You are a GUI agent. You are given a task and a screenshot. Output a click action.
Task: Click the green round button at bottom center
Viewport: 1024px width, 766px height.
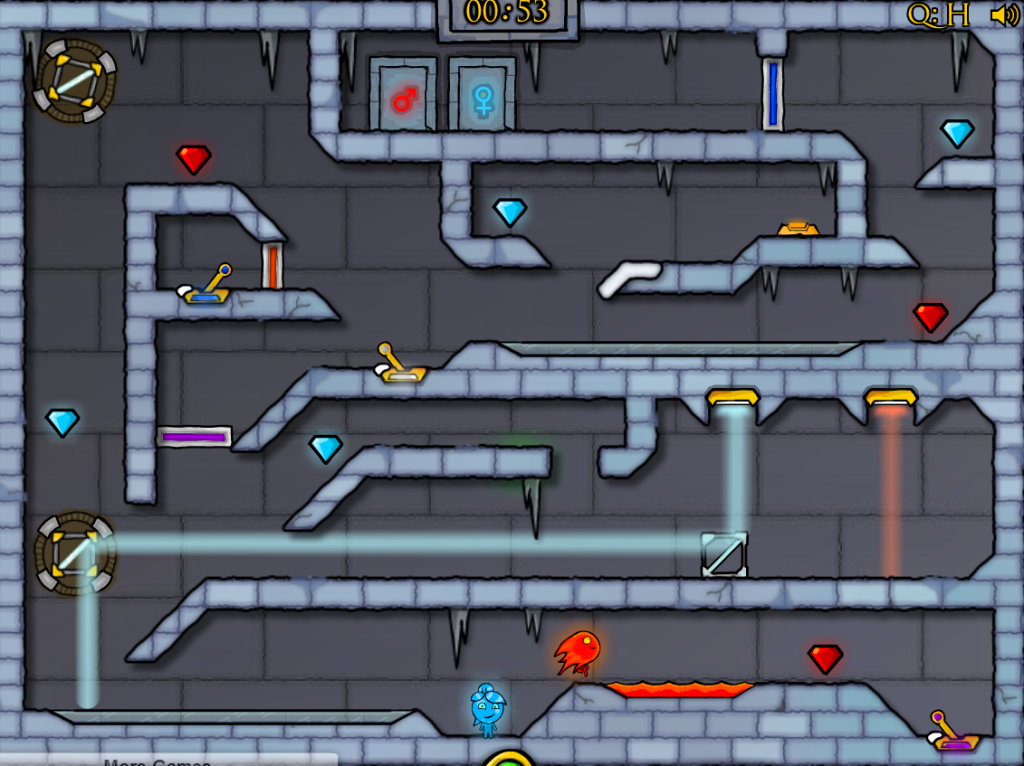509,759
